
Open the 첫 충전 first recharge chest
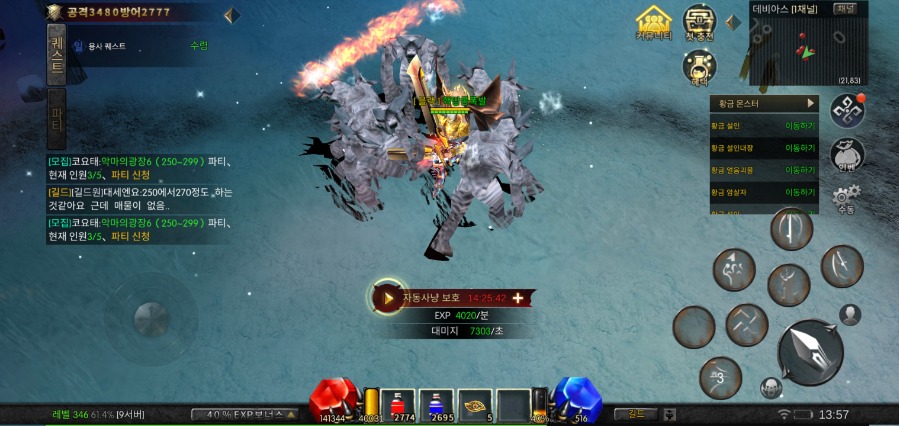point(699,22)
